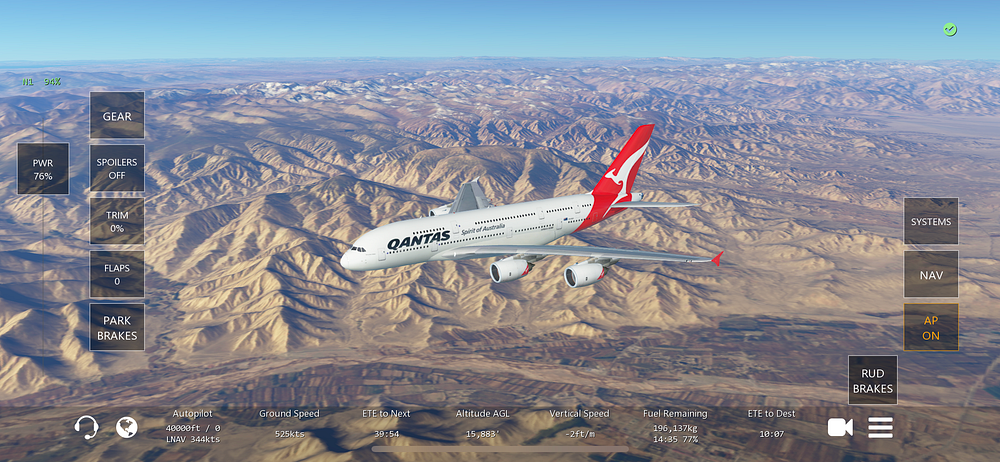The image size is (1000, 462).
Task: Engage the PARK BRAKES button
Action: click(117, 328)
